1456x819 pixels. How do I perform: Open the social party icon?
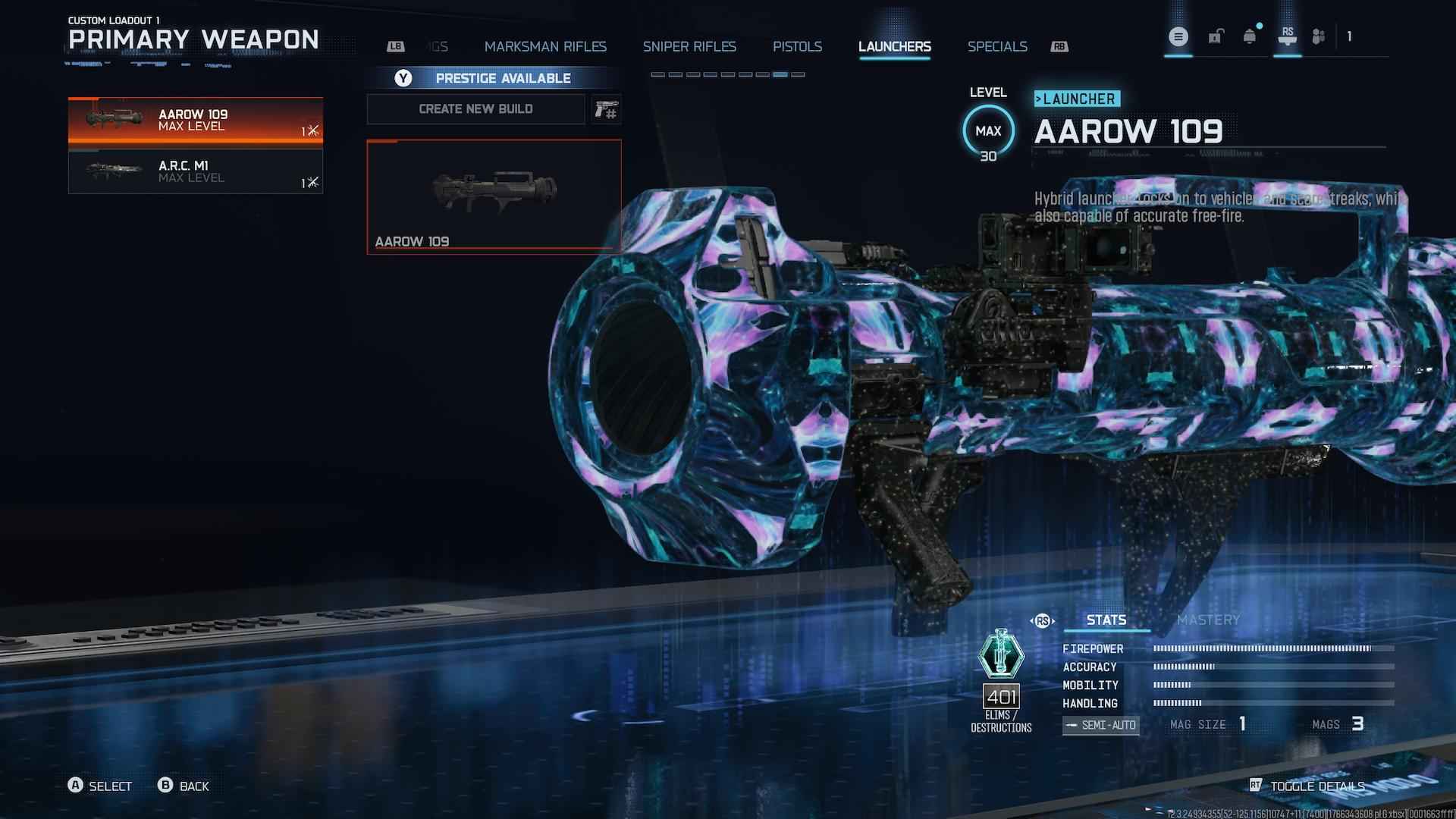point(1319,36)
